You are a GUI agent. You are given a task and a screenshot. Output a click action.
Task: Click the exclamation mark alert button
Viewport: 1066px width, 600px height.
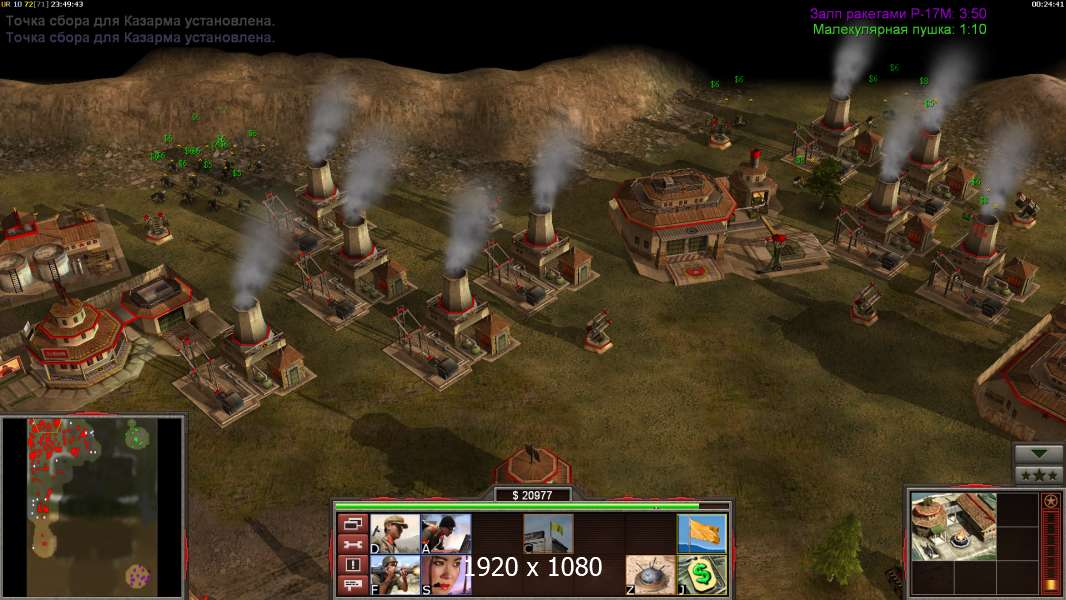click(x=351, y=565)
